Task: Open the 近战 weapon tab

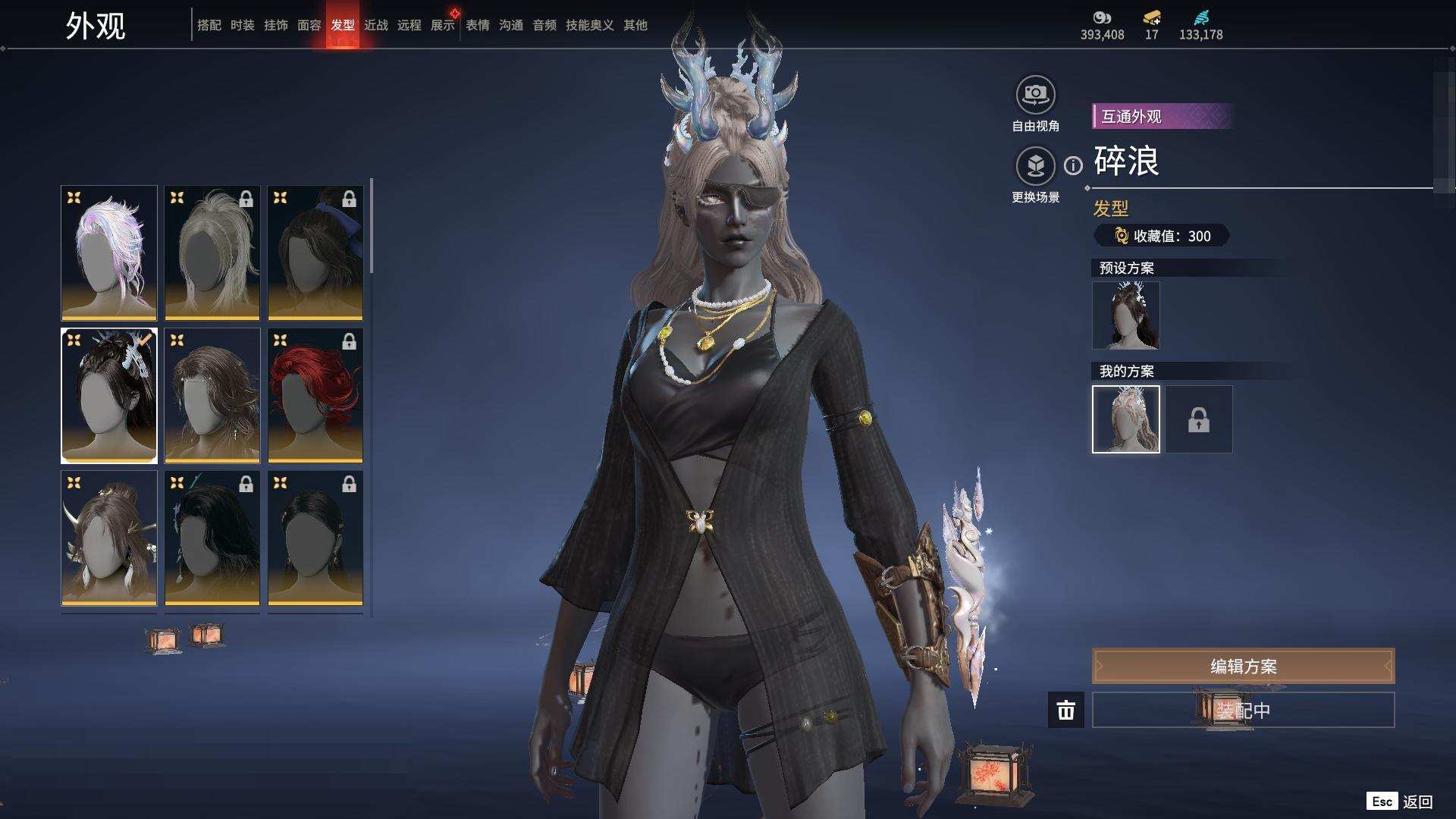Action: pyautogui.click(x=375, y=25)
